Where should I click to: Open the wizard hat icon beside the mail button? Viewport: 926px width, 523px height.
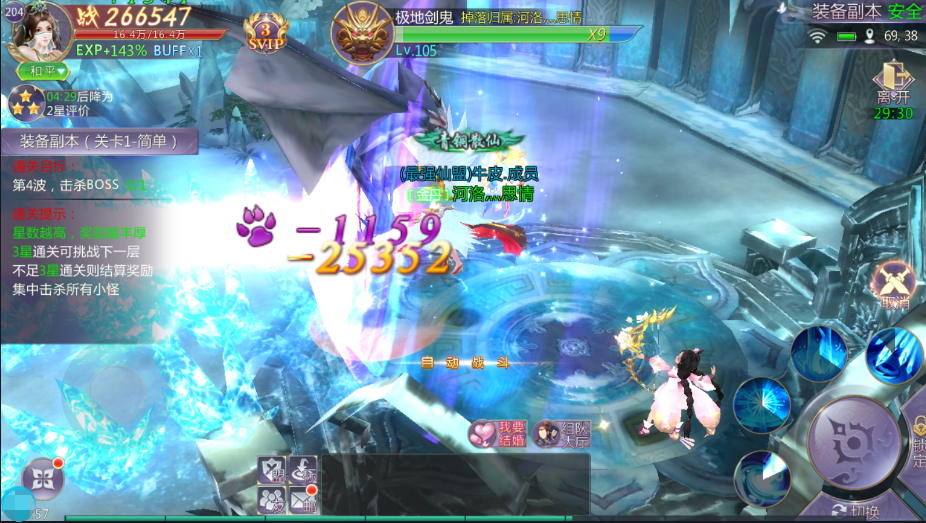point(303,469)
